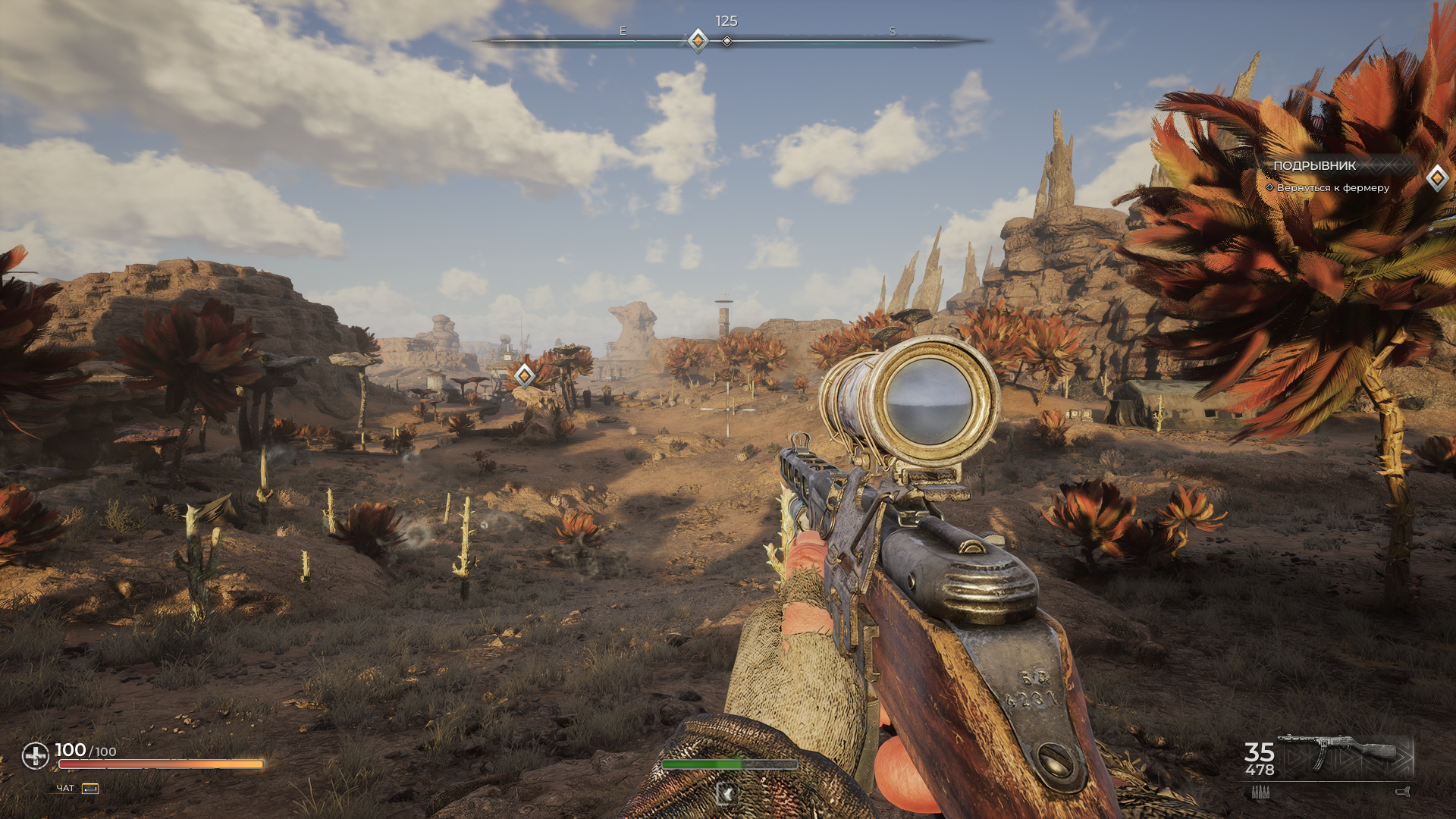Viewport: 1456px width, 819px height.
Task: Select the orange quest marker on the compass
Action: pyautogui.click(x=698, y=40)
